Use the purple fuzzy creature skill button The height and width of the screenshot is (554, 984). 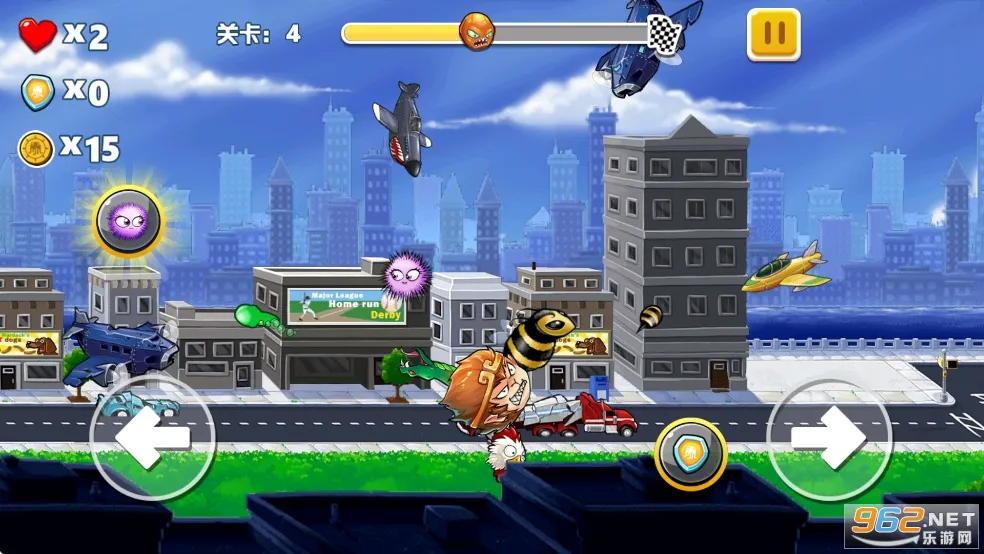129,220
